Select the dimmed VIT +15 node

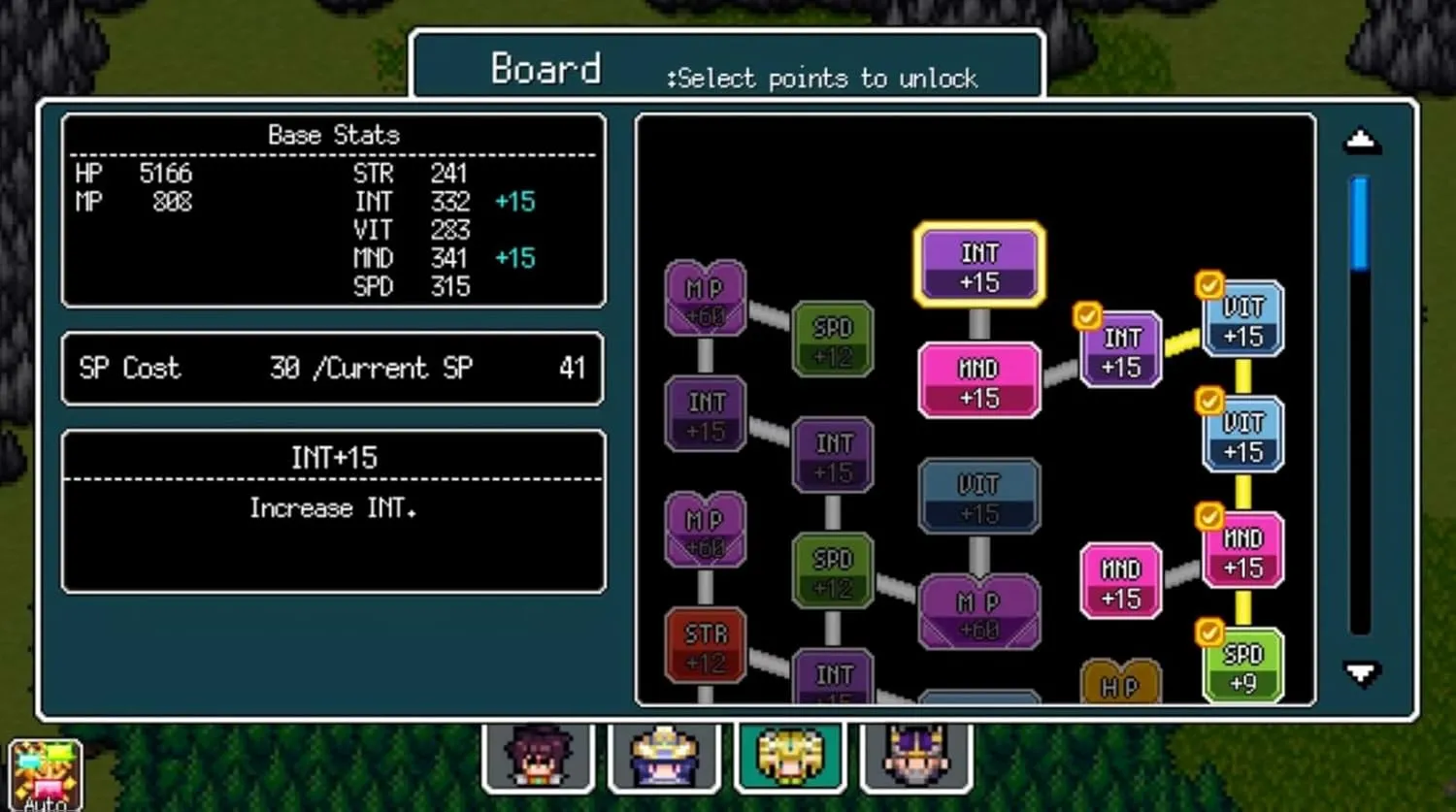[x=978, y=497]
